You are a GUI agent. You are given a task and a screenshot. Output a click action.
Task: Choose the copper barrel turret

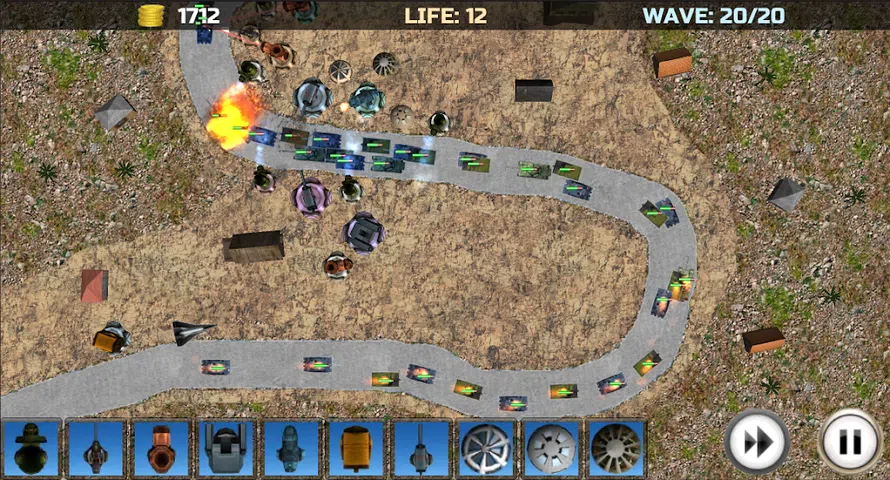tap(160, 447)
